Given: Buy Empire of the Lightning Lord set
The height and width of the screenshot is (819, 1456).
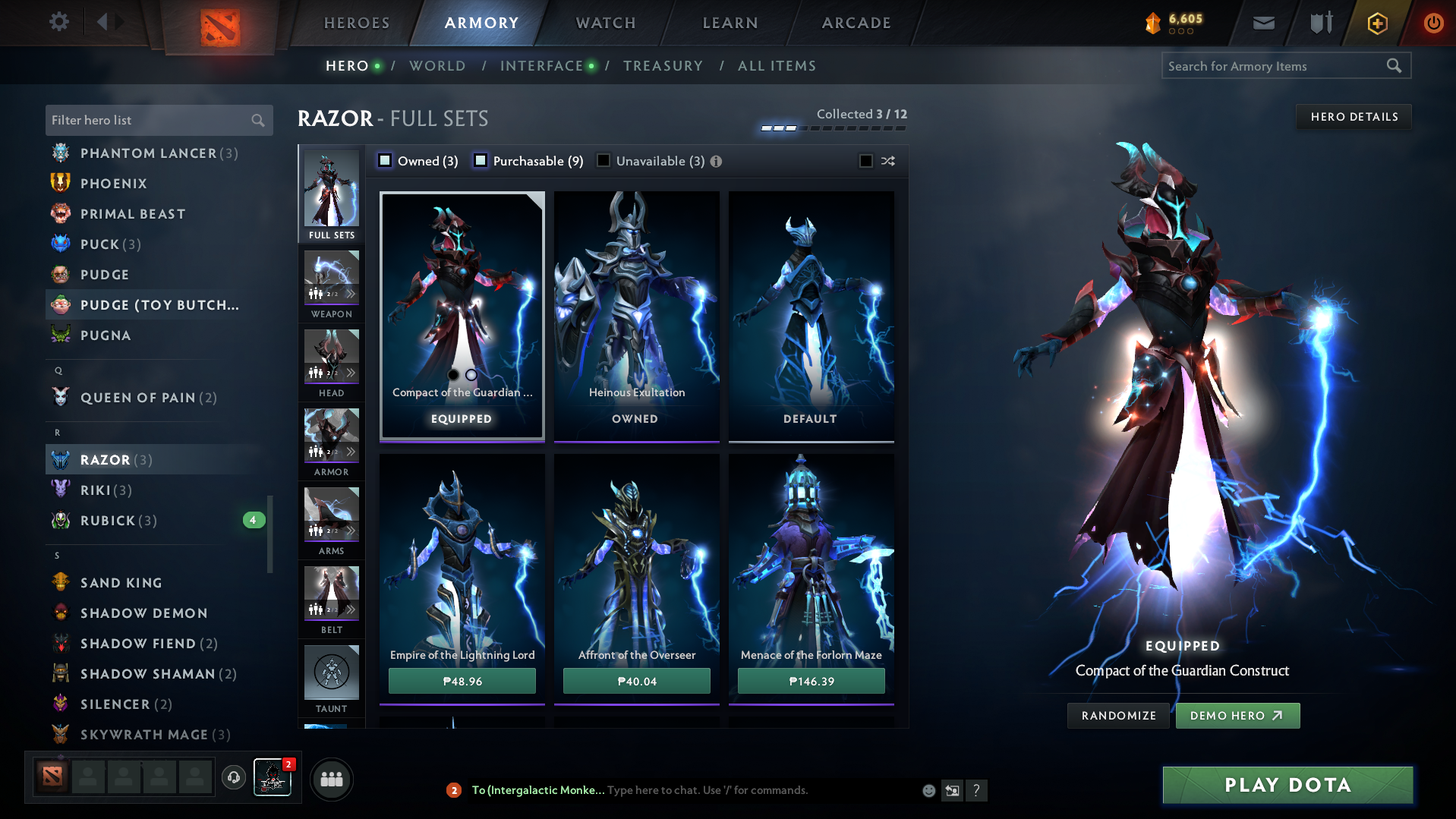Looking at the screenshot, I should coord(462,681).
